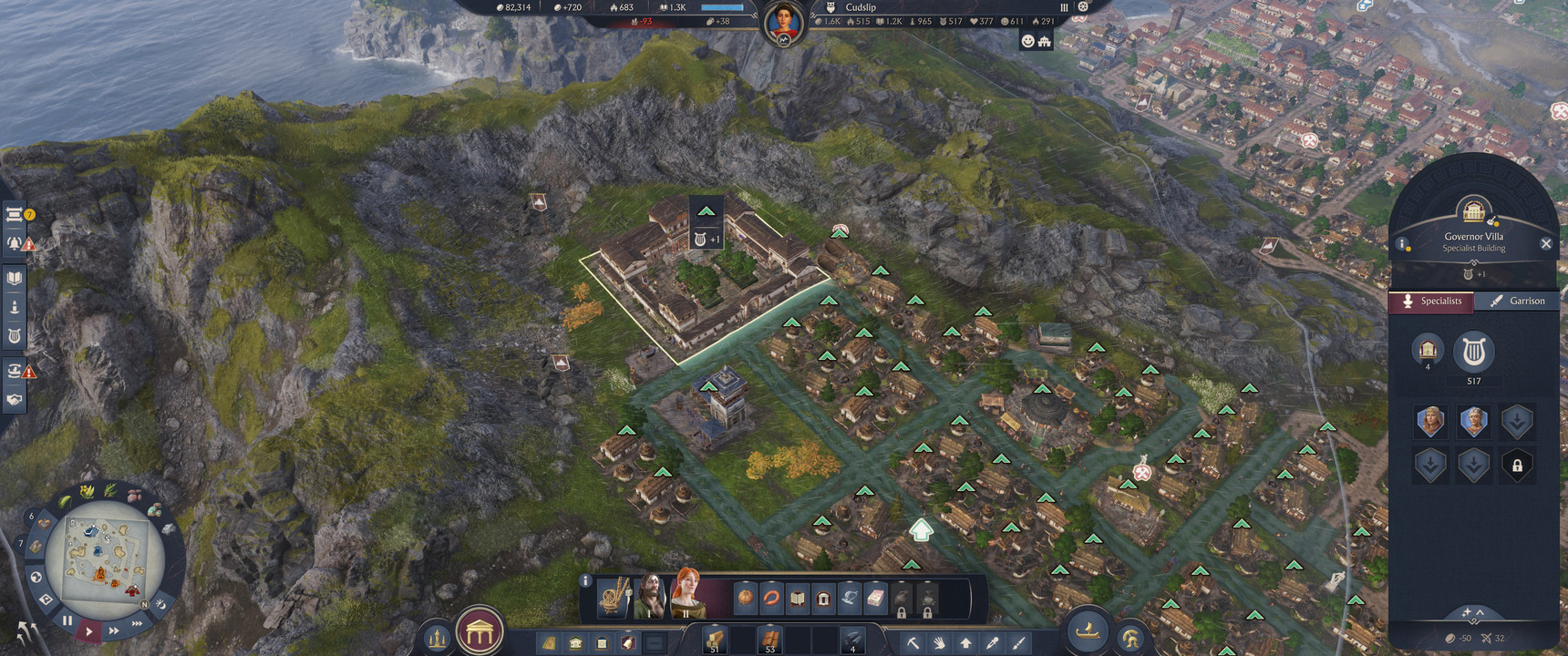Open the open book icon in left sidebar
The image size is (1568, 656).
click(15, 278)
